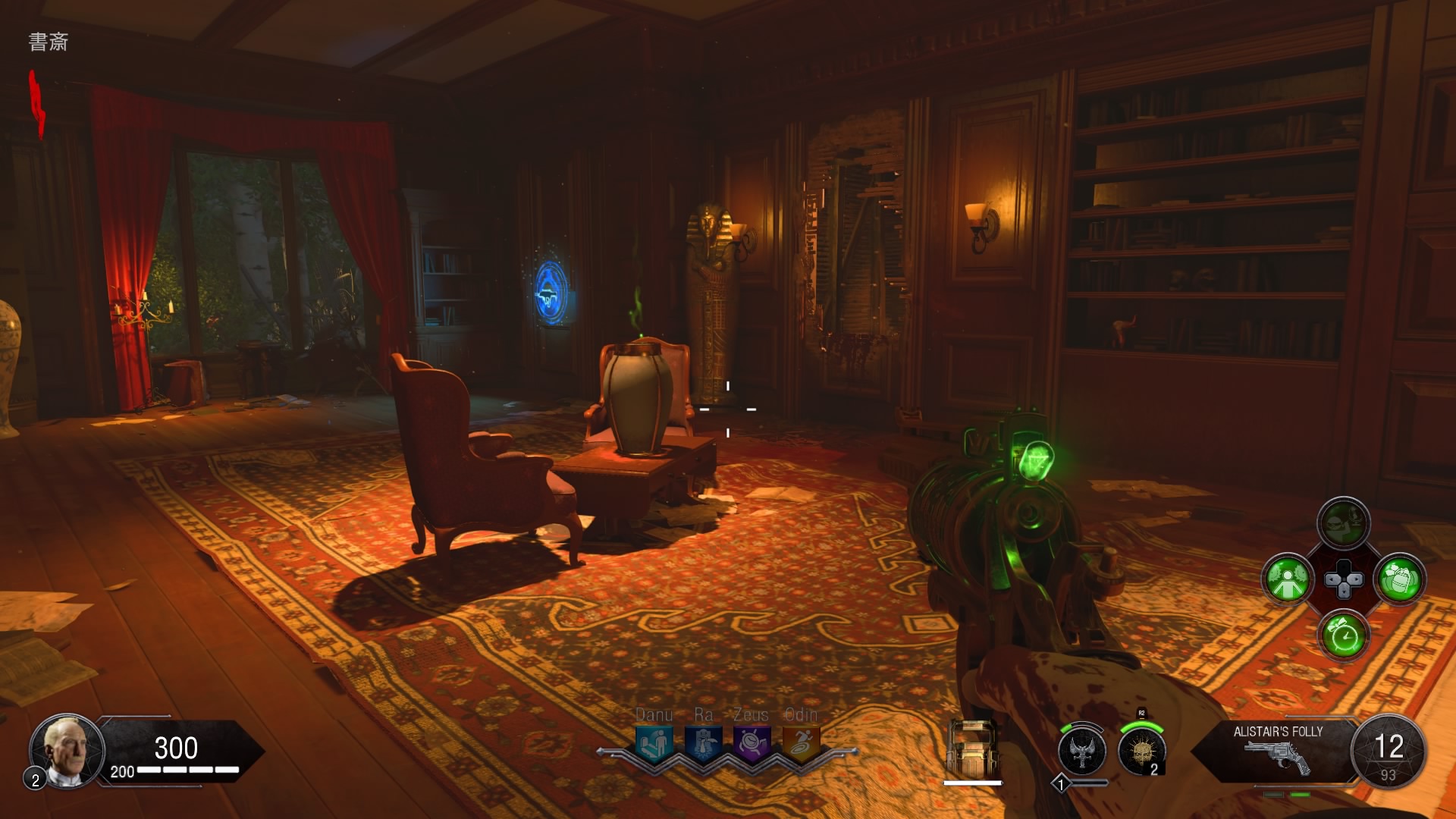The width and height of the screenshot is (1456, 819).
Task: Select the Zeus perk icon
Action: tap(752, 743)
